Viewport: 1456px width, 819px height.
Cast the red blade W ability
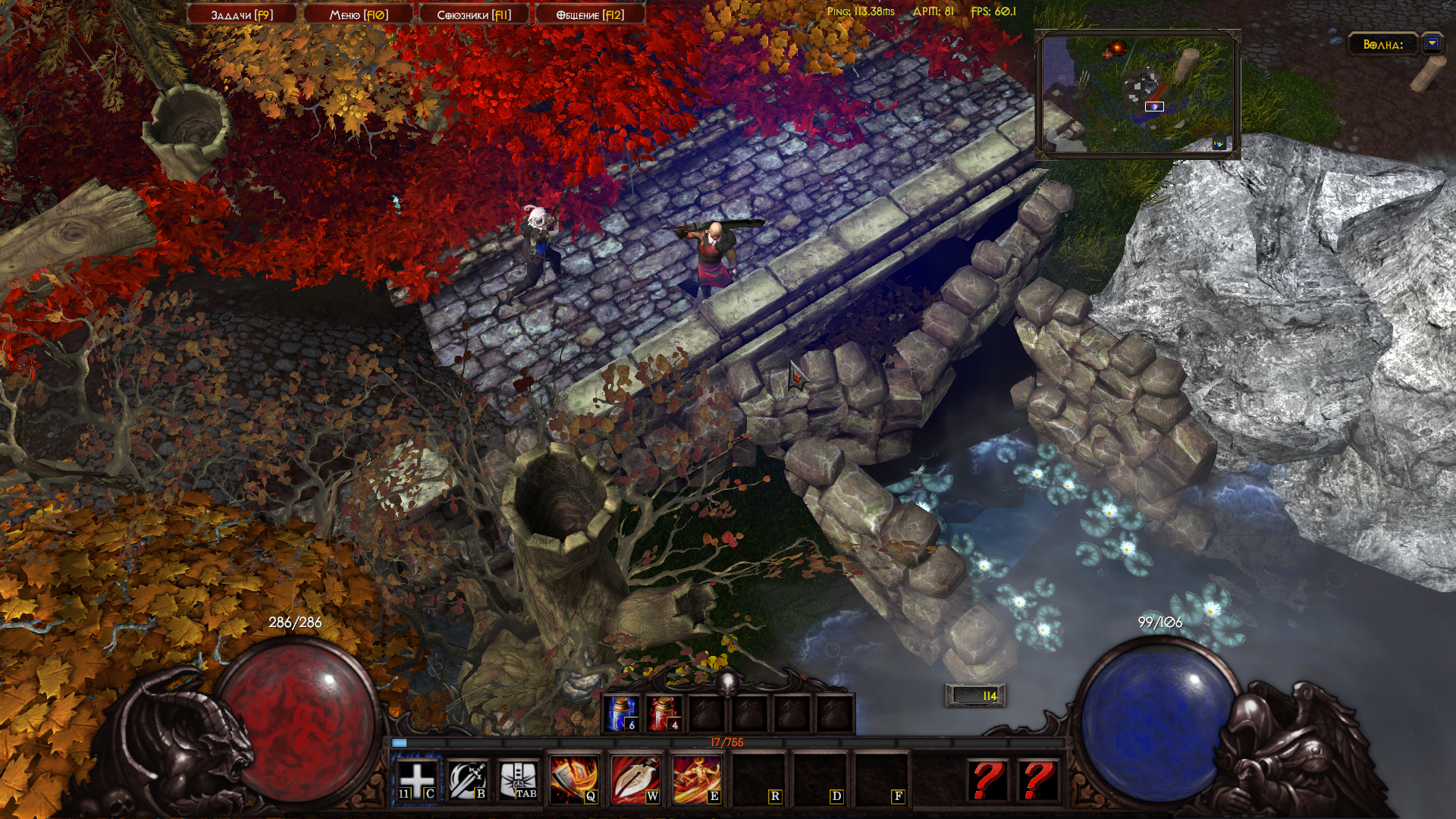pos(635,780)
